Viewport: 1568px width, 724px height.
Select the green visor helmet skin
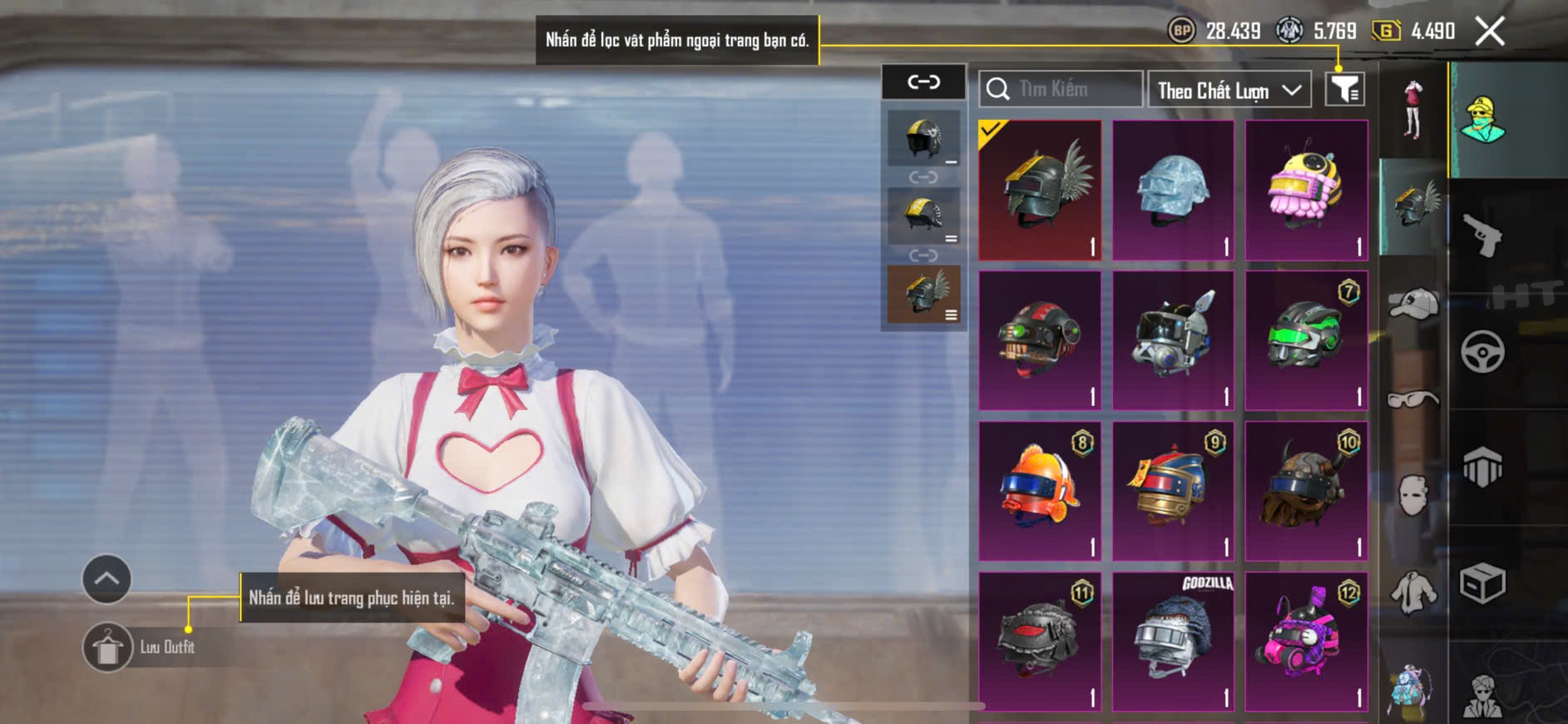coord(1306,340)
